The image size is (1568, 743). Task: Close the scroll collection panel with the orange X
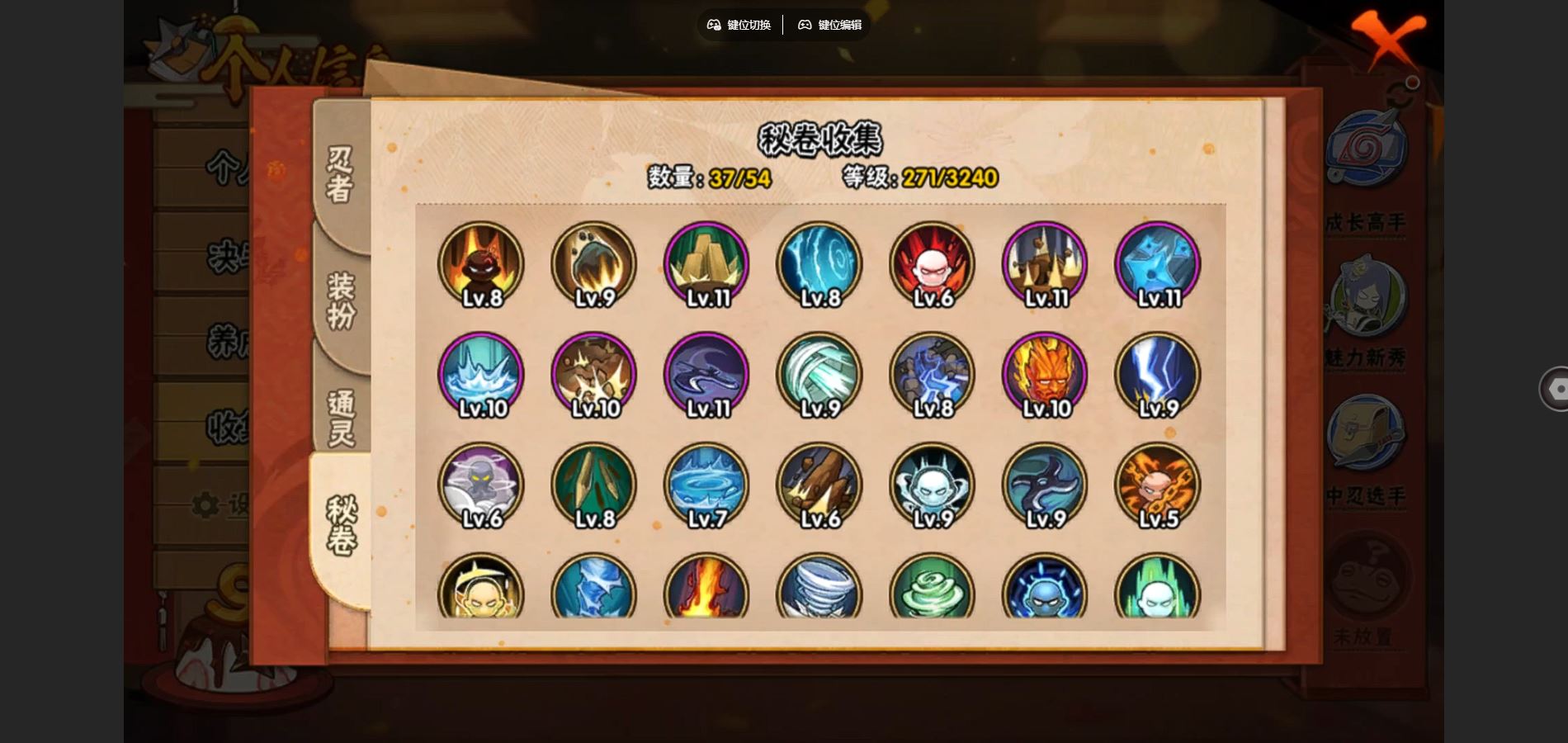(1387, 38)
